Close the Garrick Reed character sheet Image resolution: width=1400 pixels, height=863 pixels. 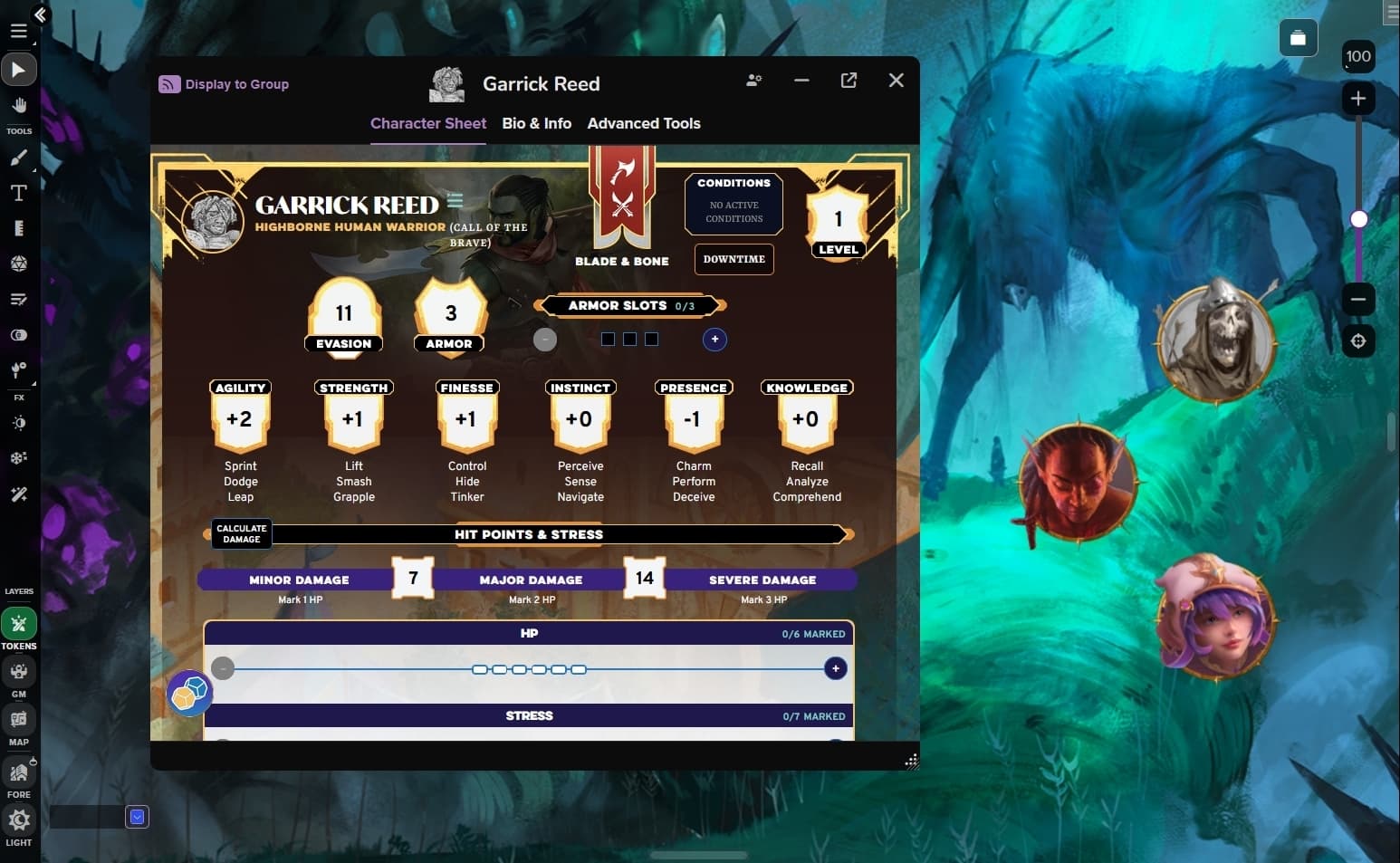(x=896, y=81)
